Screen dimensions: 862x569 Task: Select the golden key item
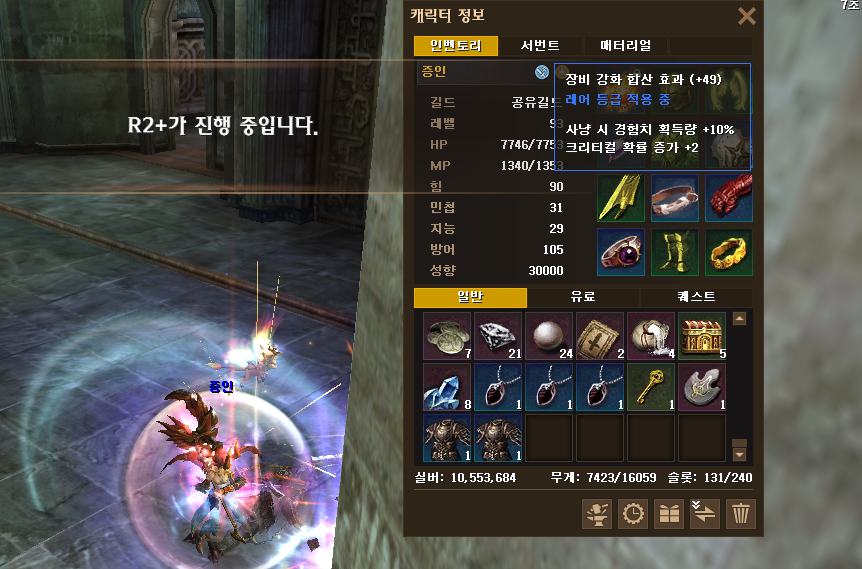pos(651,387)
